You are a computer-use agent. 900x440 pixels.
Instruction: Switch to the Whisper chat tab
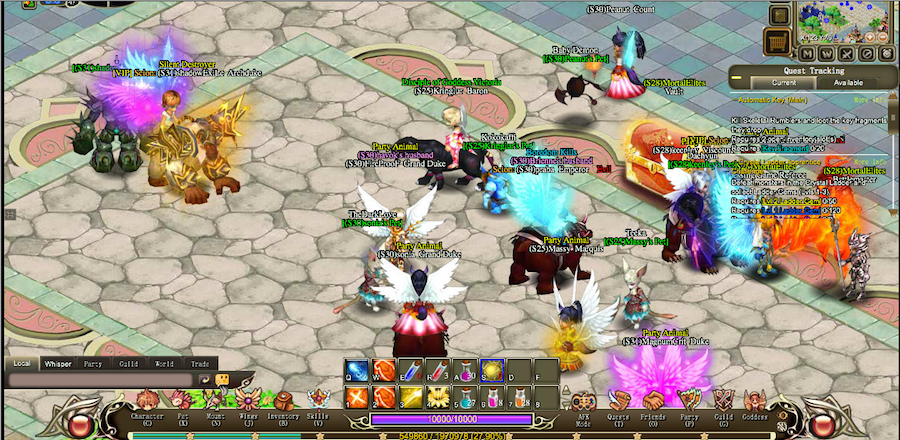pyautogui.click(x=57, y=364)
